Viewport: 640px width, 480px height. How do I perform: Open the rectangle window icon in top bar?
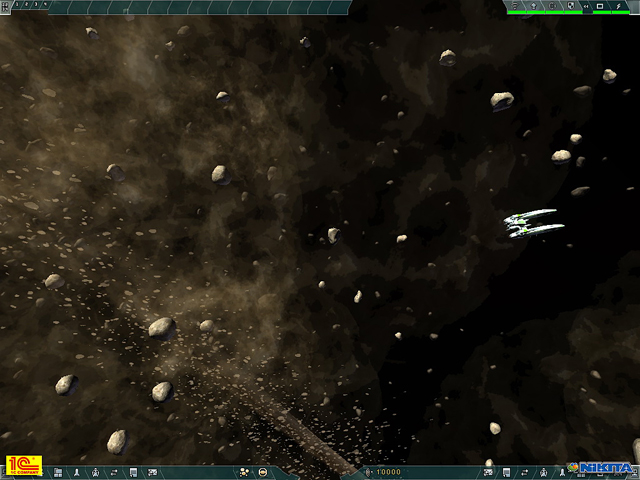(599, 6)
